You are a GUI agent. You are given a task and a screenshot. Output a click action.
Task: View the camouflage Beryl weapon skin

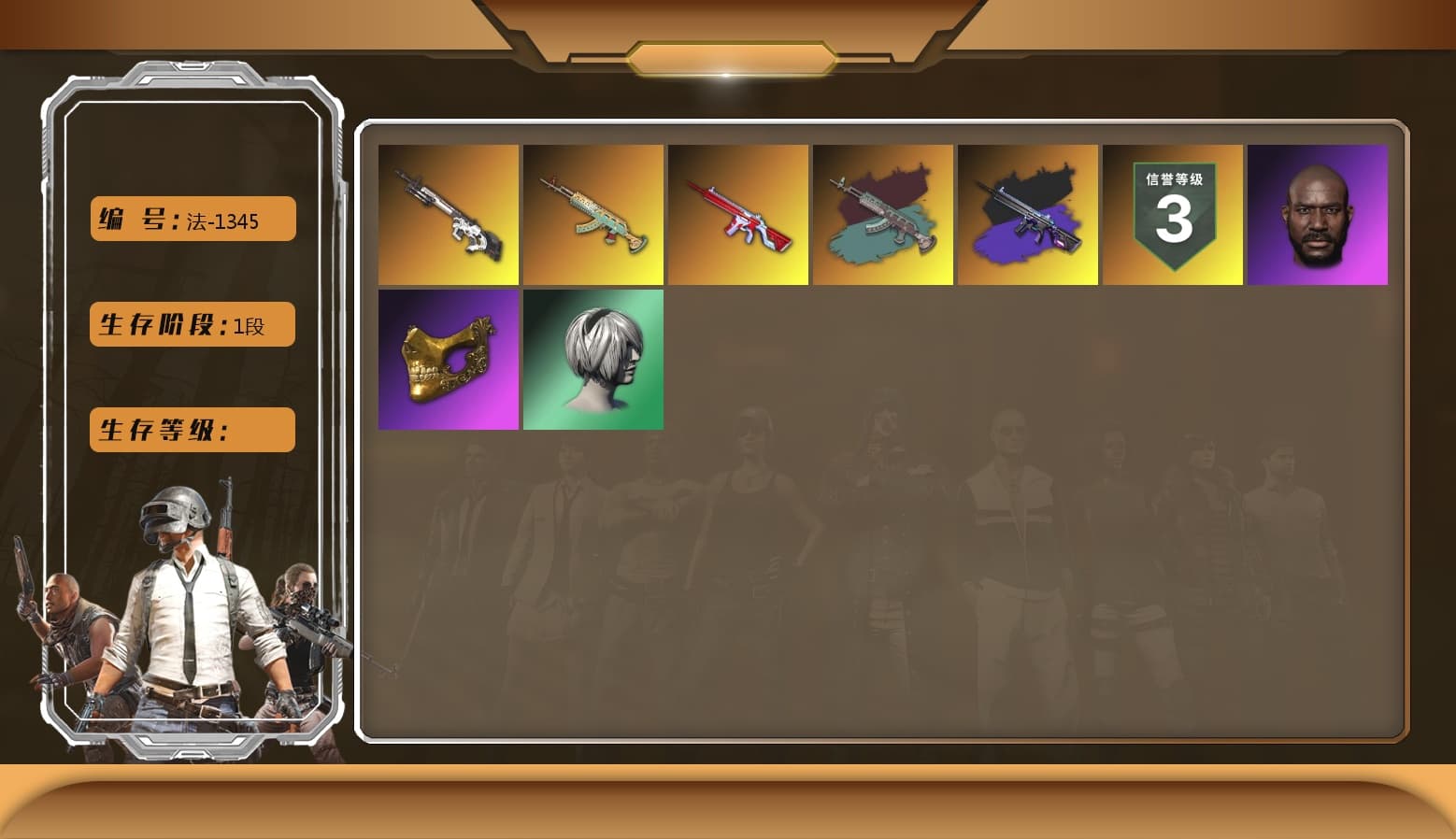883,215
